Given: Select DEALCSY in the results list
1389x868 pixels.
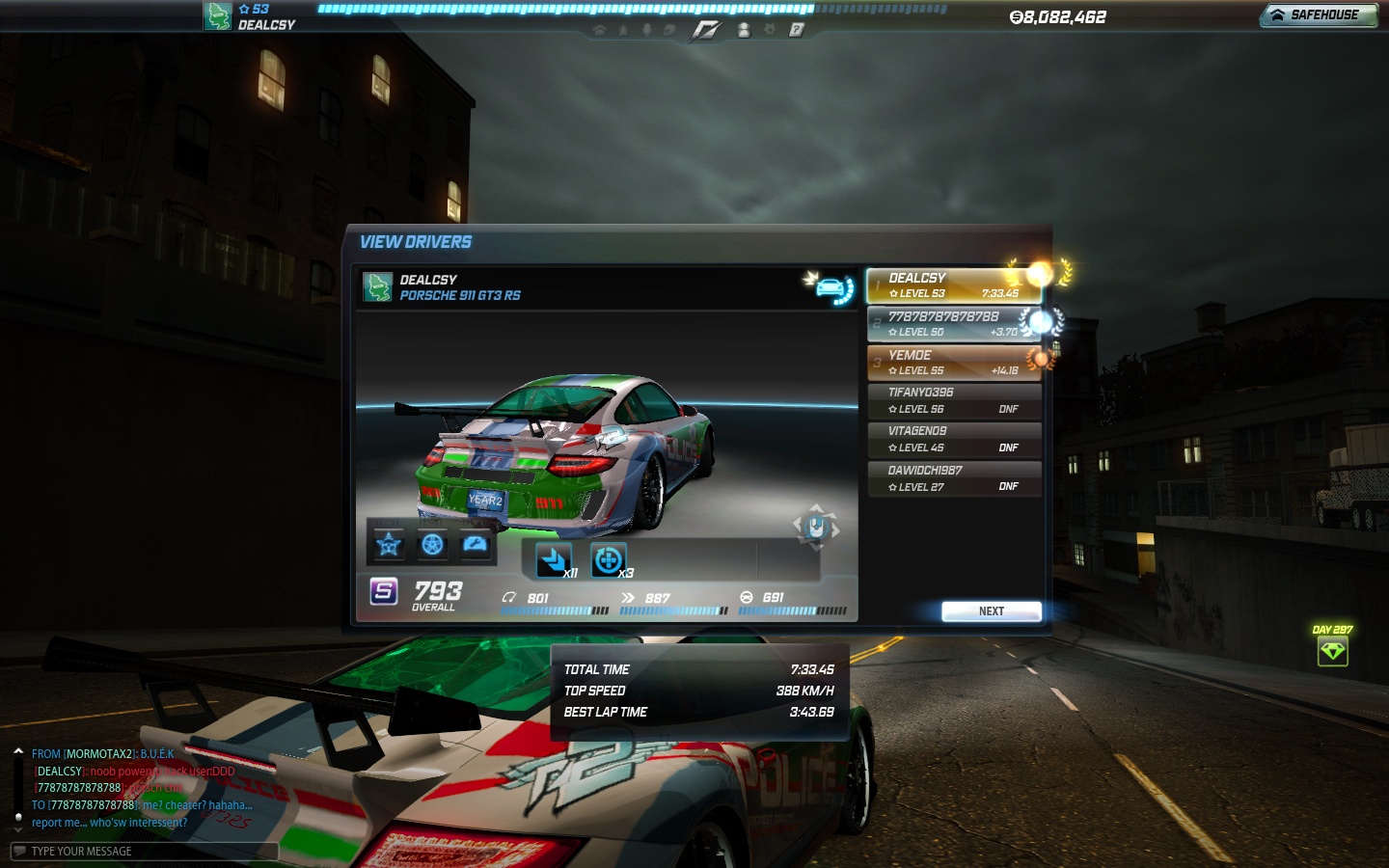Looking at the screenshot, I should coord(953,285).
